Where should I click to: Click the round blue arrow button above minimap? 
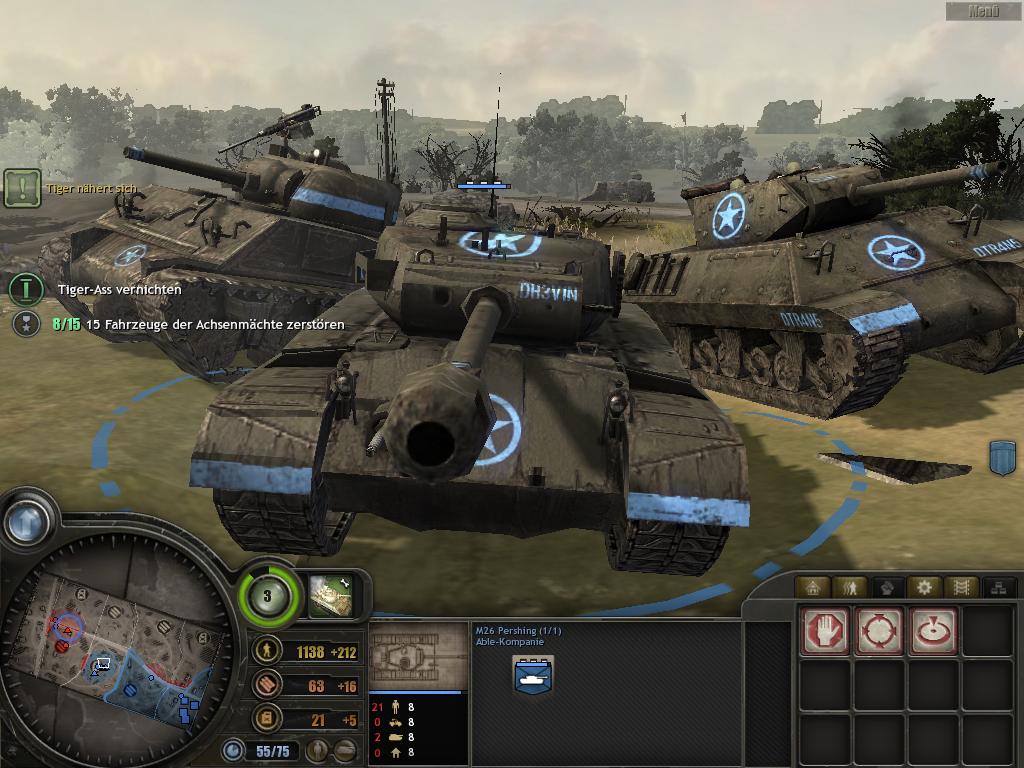27,518
